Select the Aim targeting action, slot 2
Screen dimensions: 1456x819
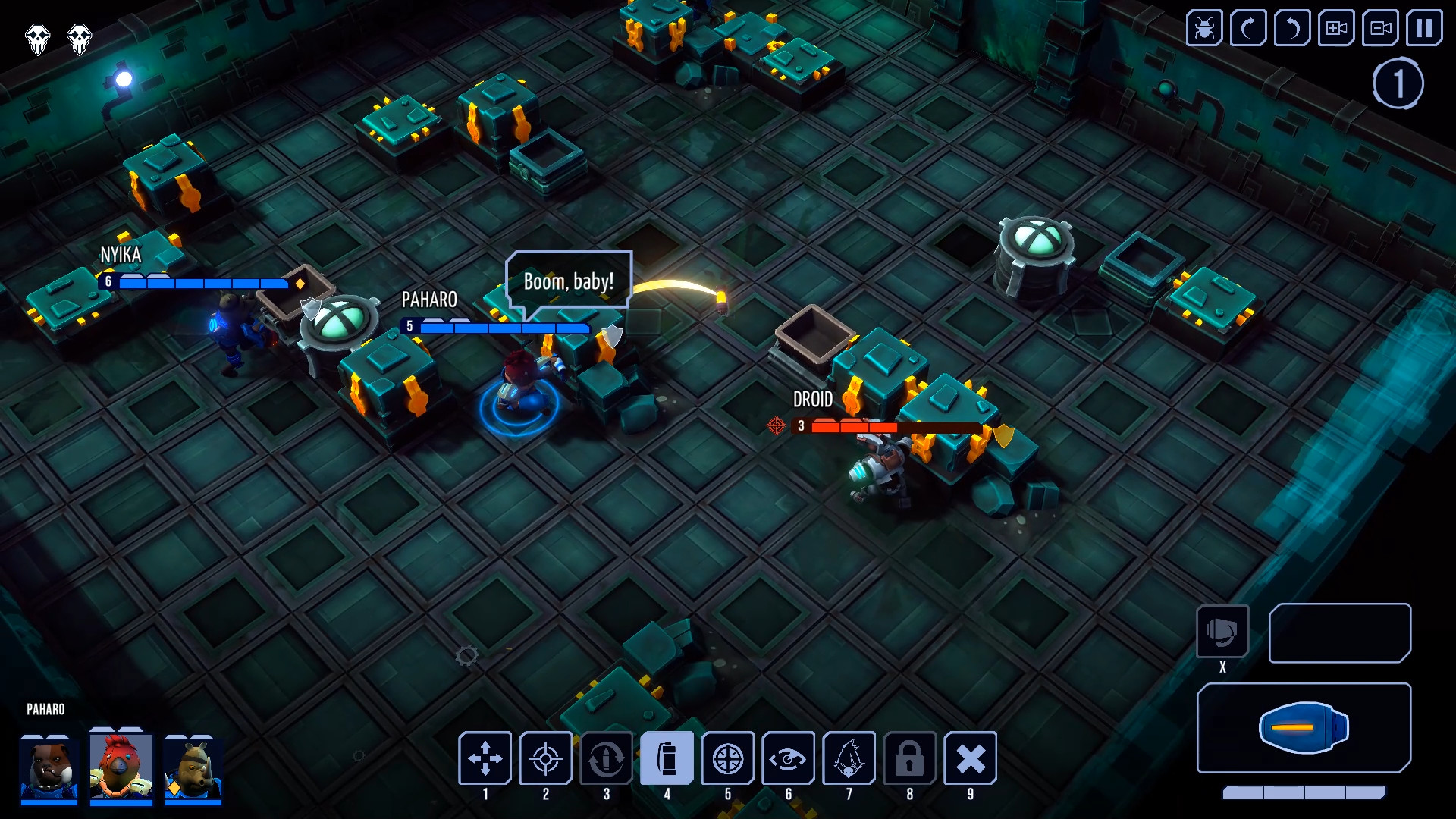[x=546, y=758]
